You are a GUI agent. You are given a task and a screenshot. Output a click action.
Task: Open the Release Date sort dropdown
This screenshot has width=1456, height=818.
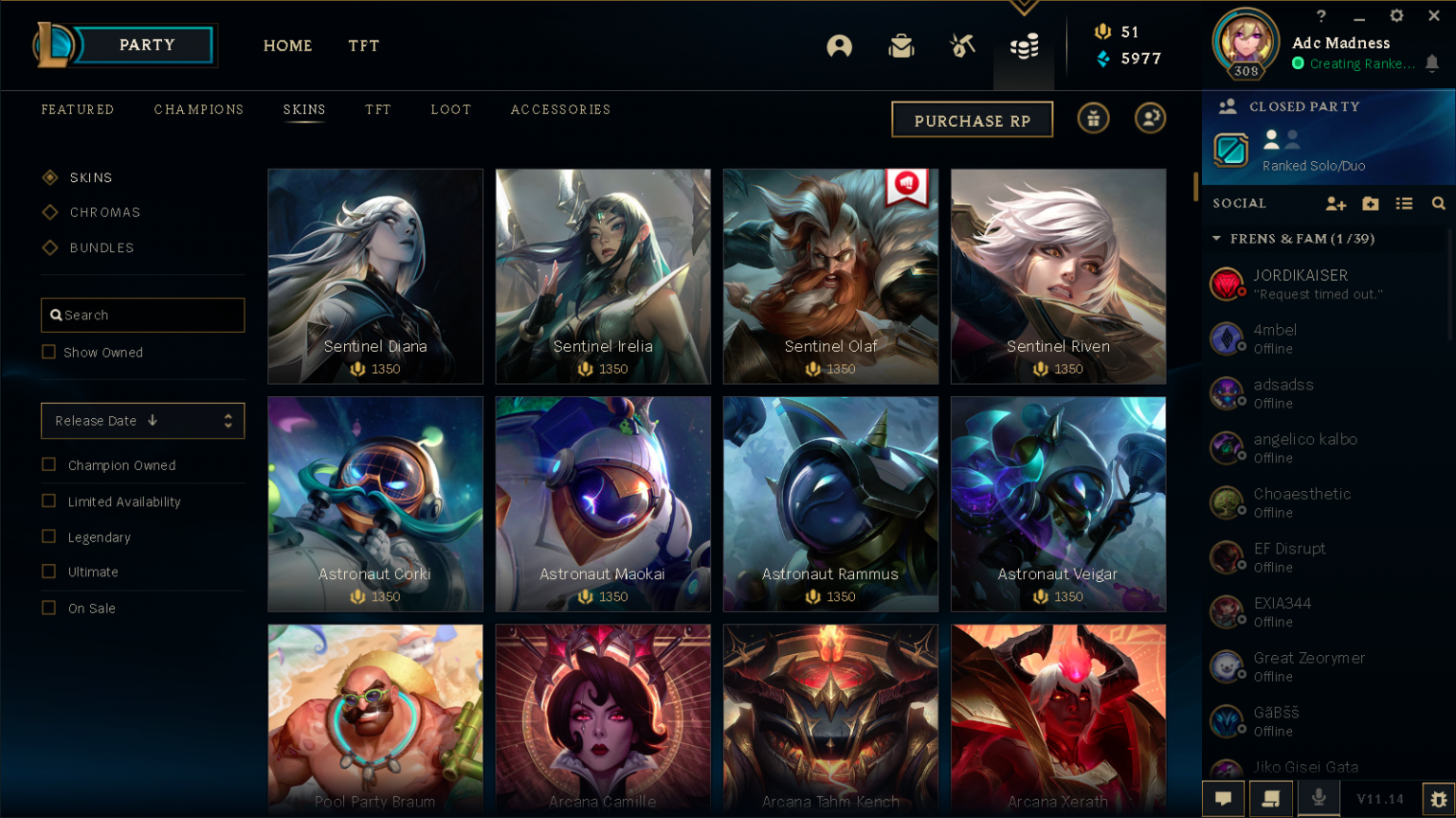[142, 420]
